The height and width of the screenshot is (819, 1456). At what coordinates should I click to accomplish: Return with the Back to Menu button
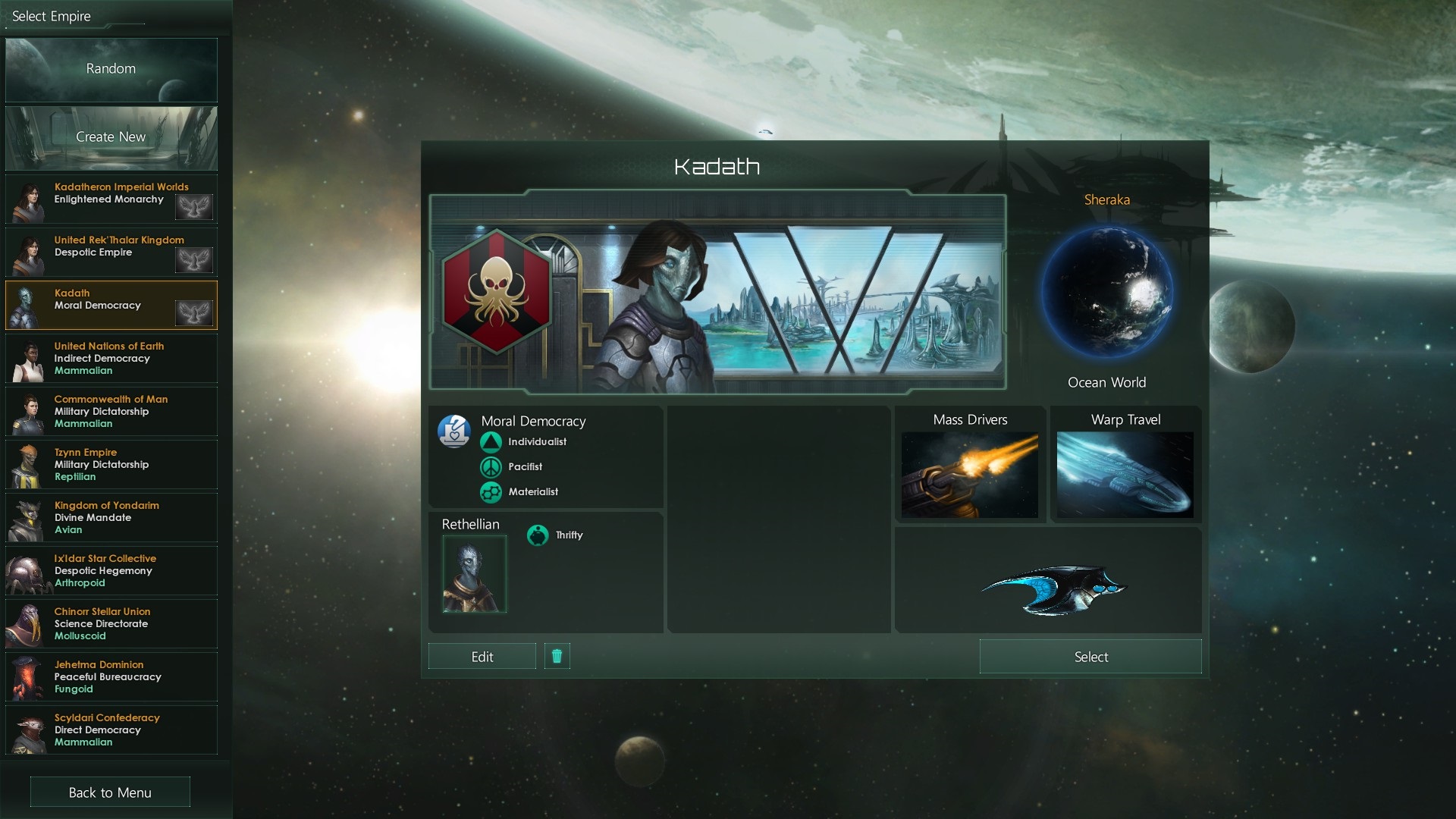[x=110, y=792]
